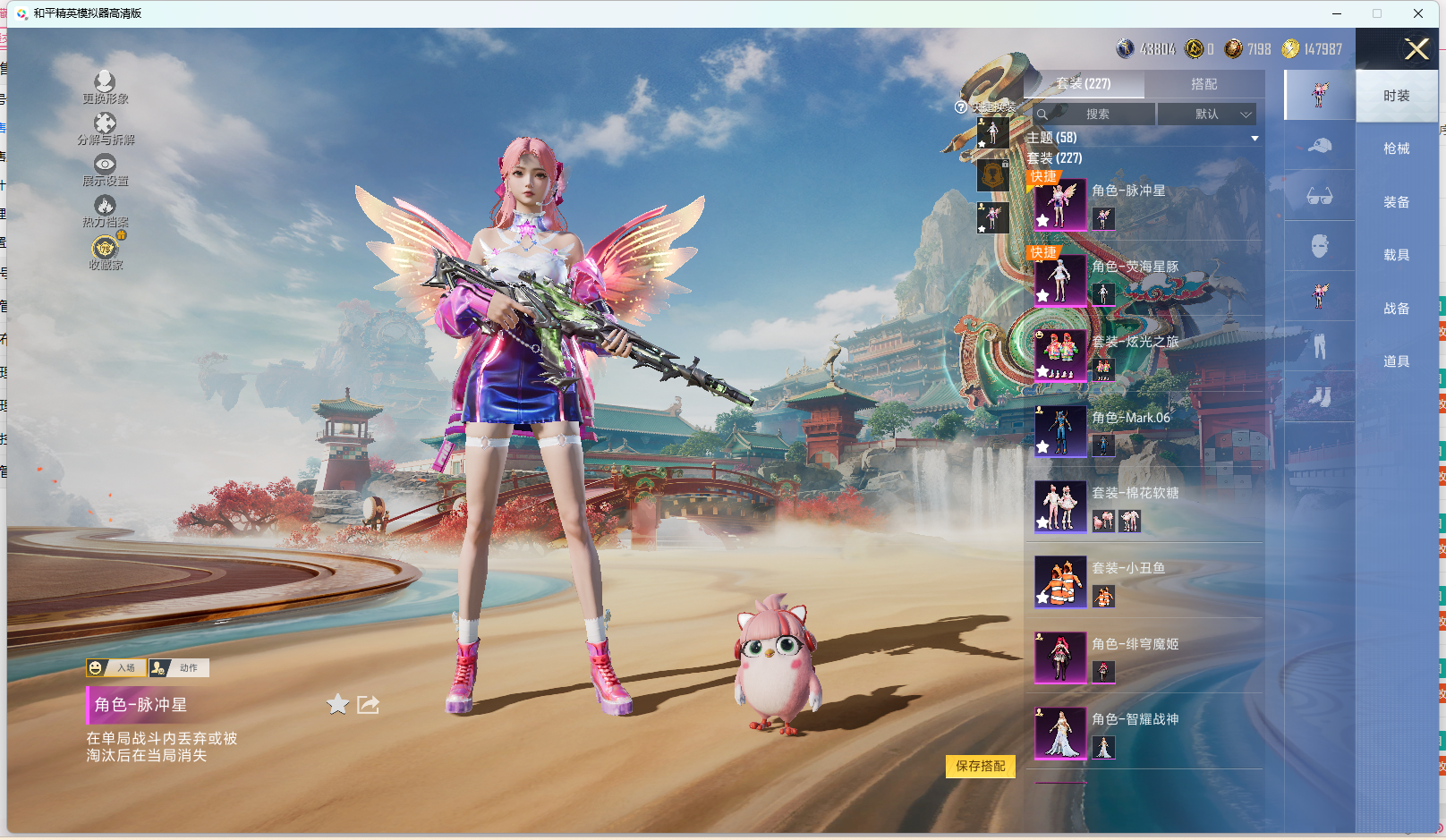
Task: Minimize the emulator window
Action: (1337, 13)
